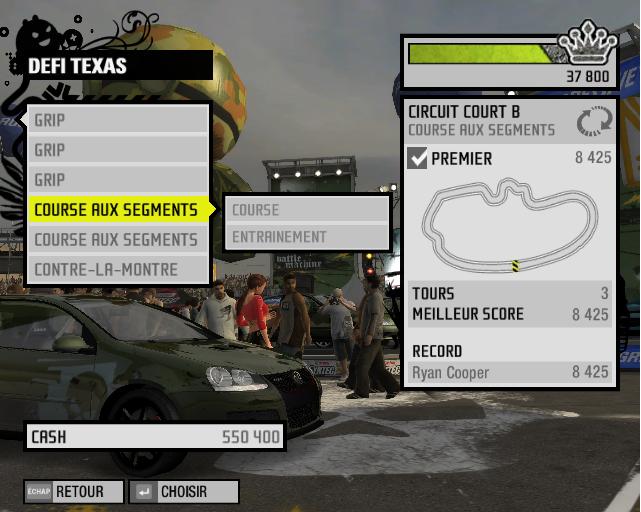Choose the Entrainement submenu option
The width and height of the screenshot is (641, 512).
point(306,237)
